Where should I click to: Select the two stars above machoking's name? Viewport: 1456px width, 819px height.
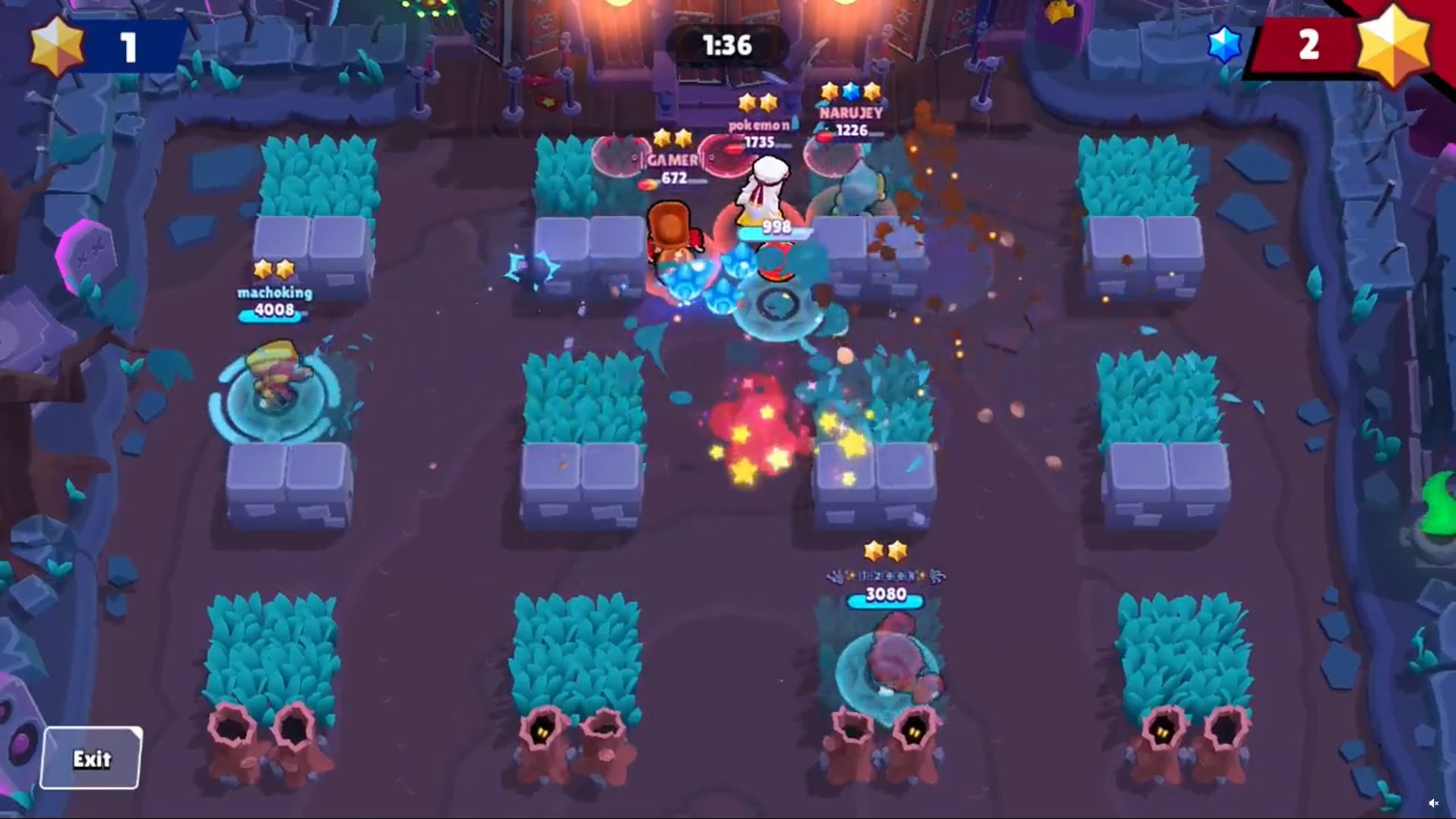(x=275, y=268)
